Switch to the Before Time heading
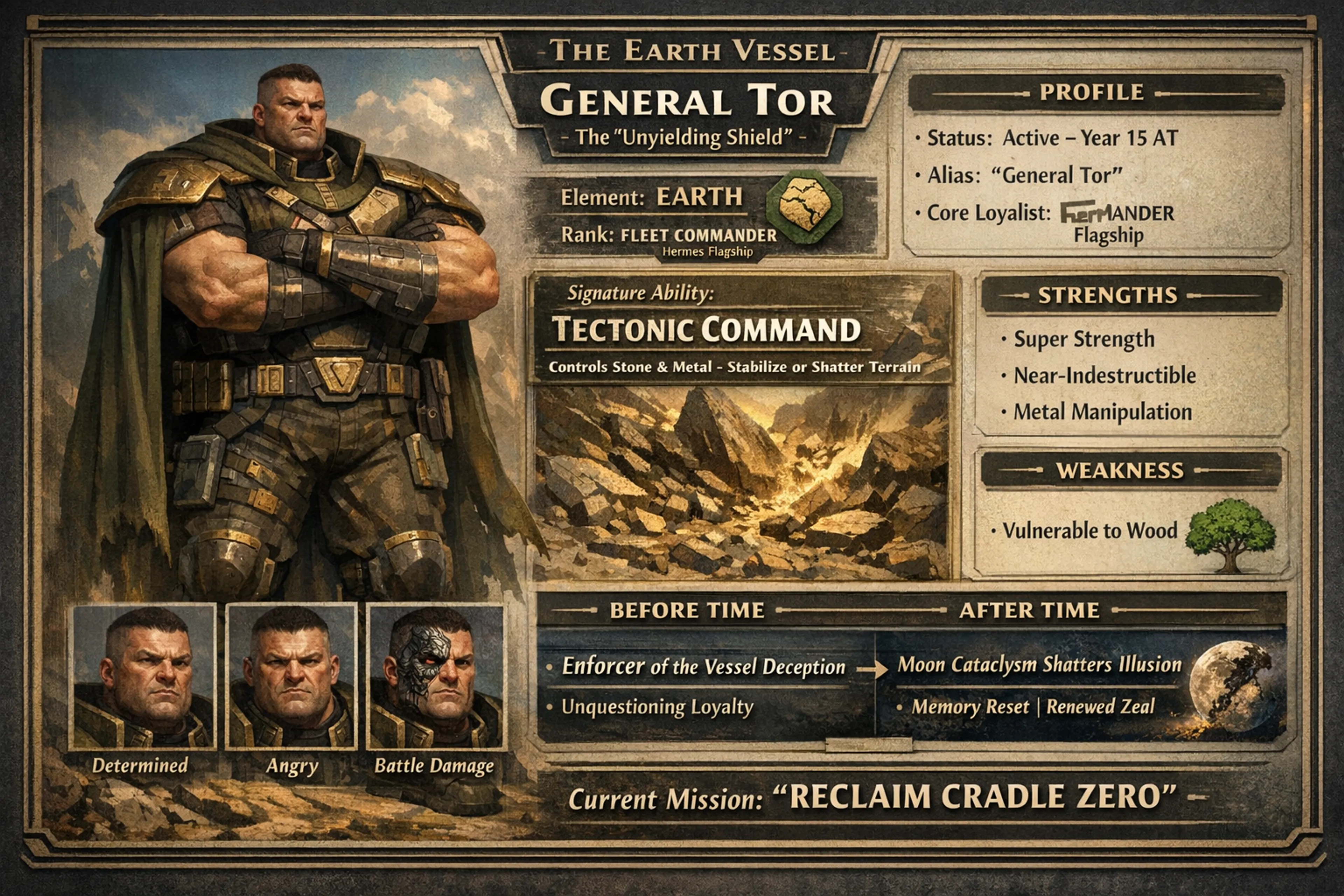 687,610
